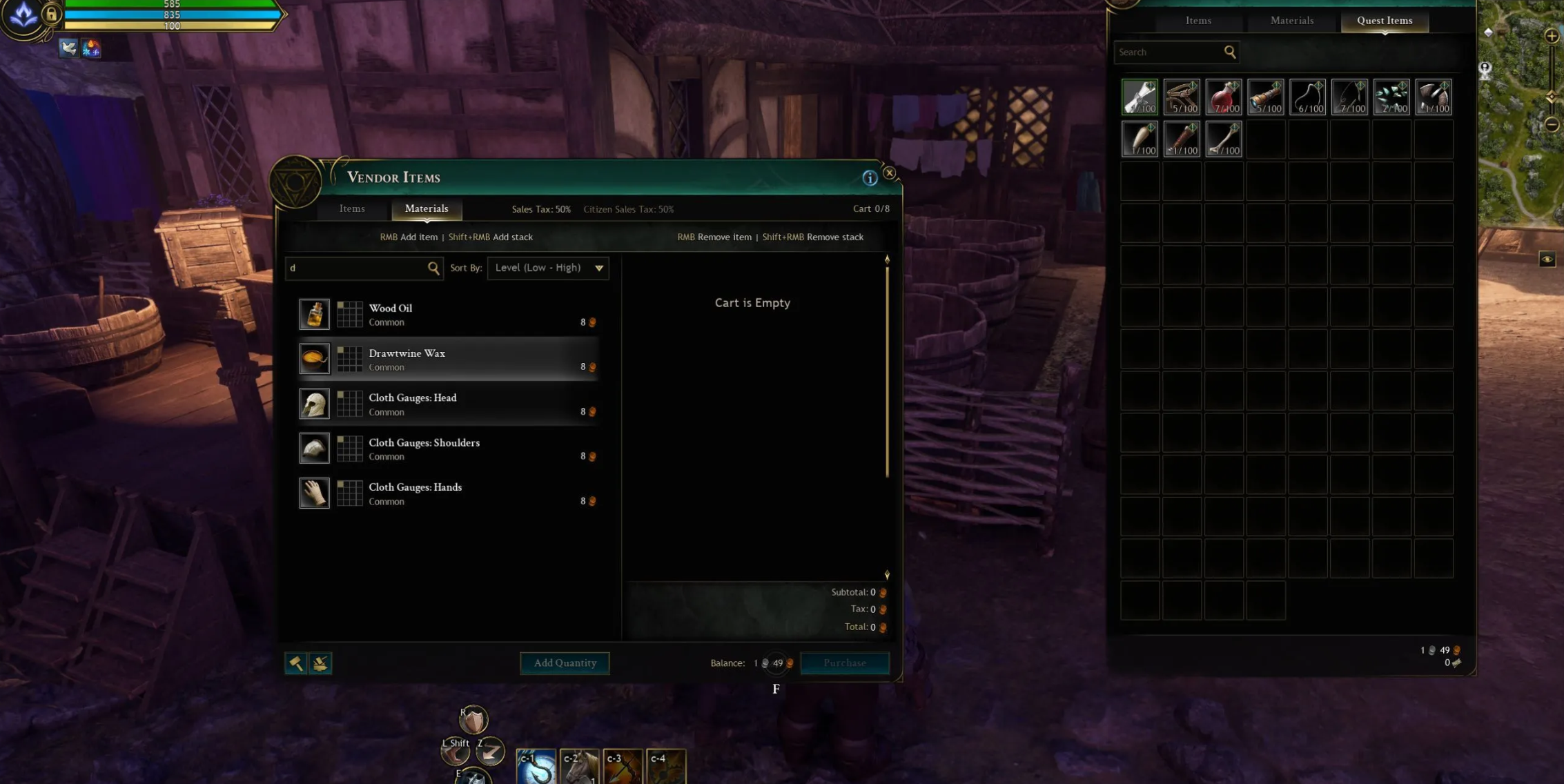Select Wood Oil in vendor list

pos(448,315)
